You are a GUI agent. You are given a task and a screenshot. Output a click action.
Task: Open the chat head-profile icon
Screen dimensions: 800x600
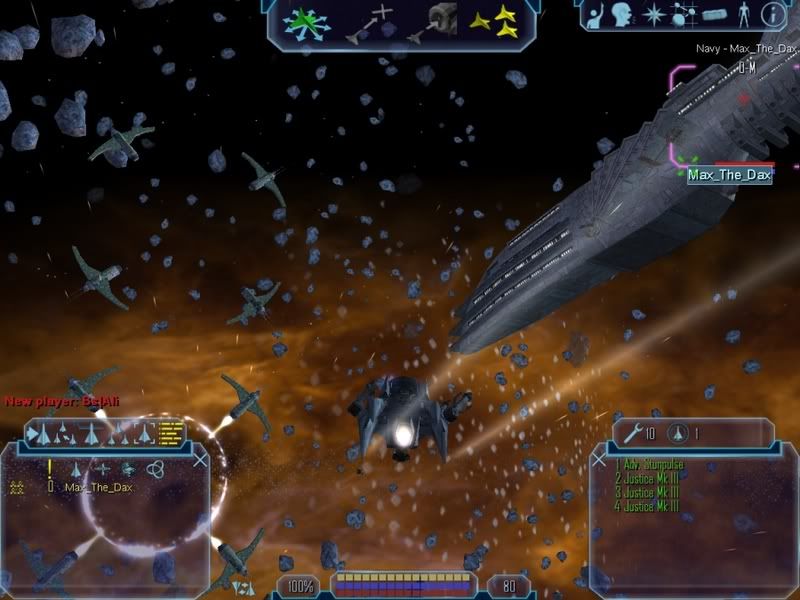[622, 15]
